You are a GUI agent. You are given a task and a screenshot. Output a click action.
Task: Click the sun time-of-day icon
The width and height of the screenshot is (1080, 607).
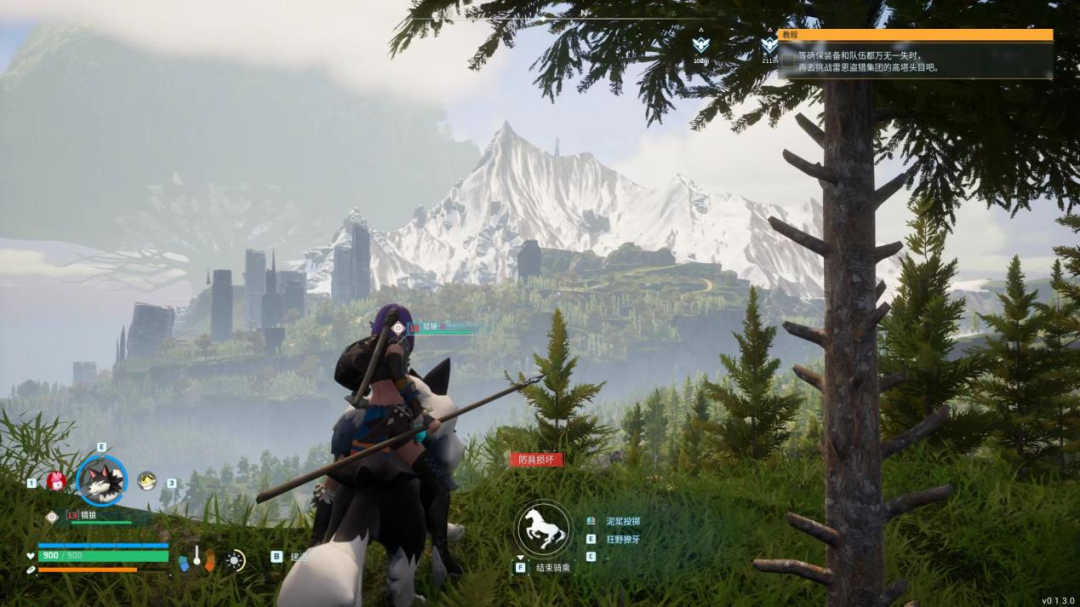[235, 560]
